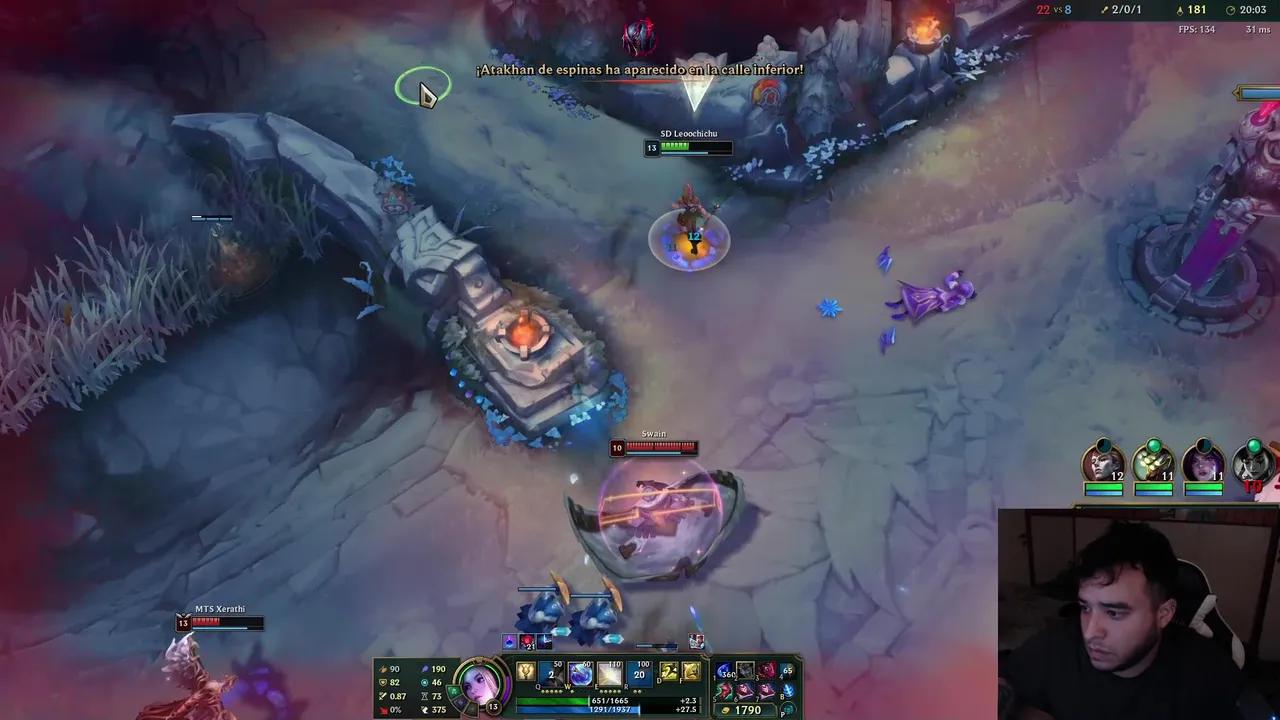
Task: Select the level 12 teammate portrait on the right
Action: point(1102,462)
